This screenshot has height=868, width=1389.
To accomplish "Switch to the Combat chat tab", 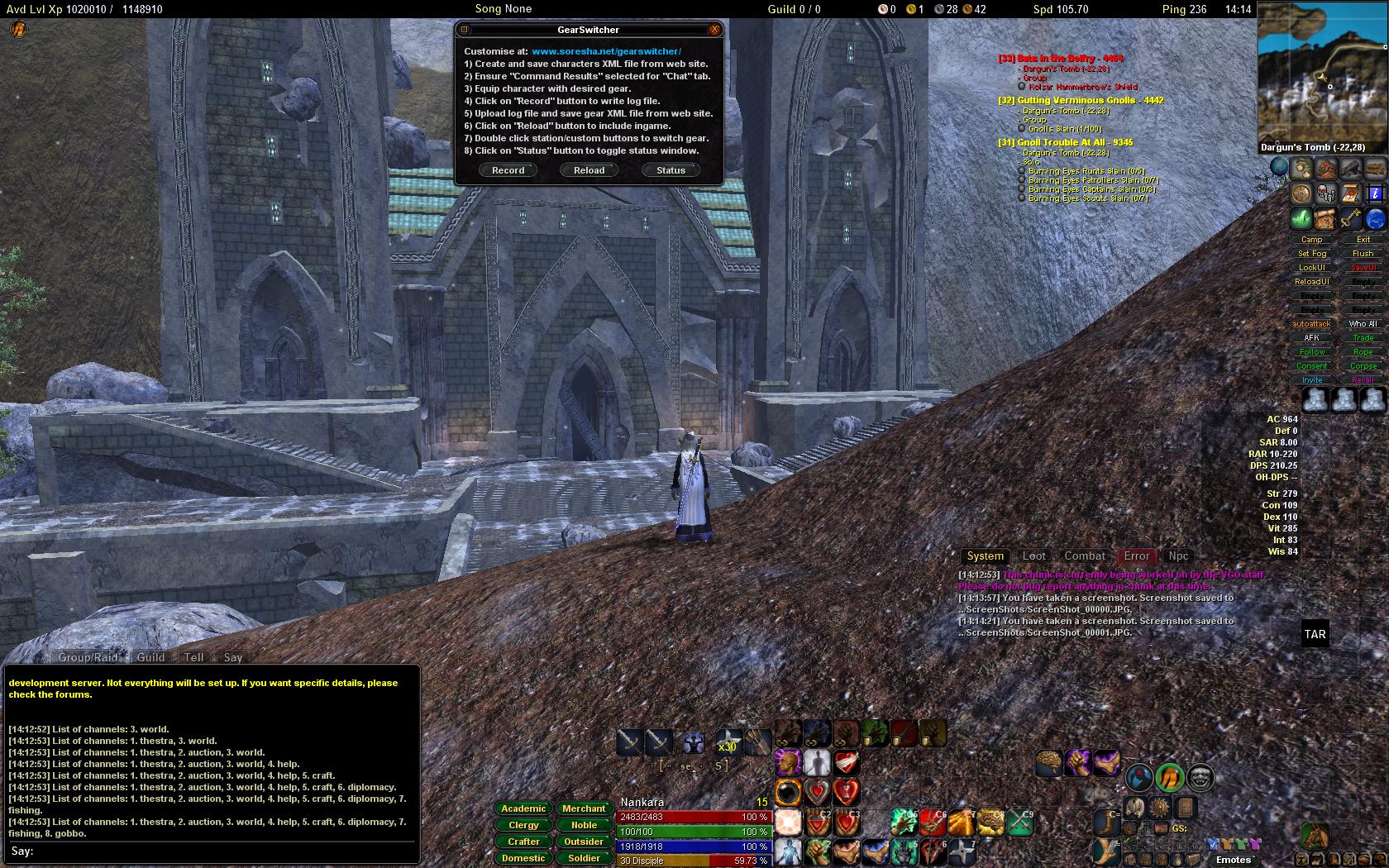I will [x=1084, y=556].
